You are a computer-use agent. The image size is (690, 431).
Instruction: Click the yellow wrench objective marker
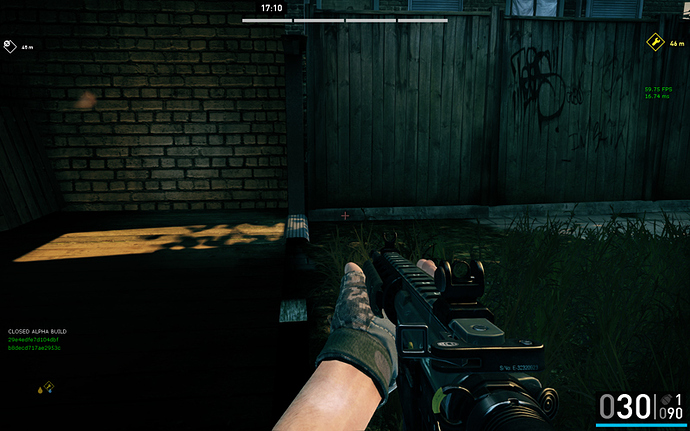click(x=655, y=42)
